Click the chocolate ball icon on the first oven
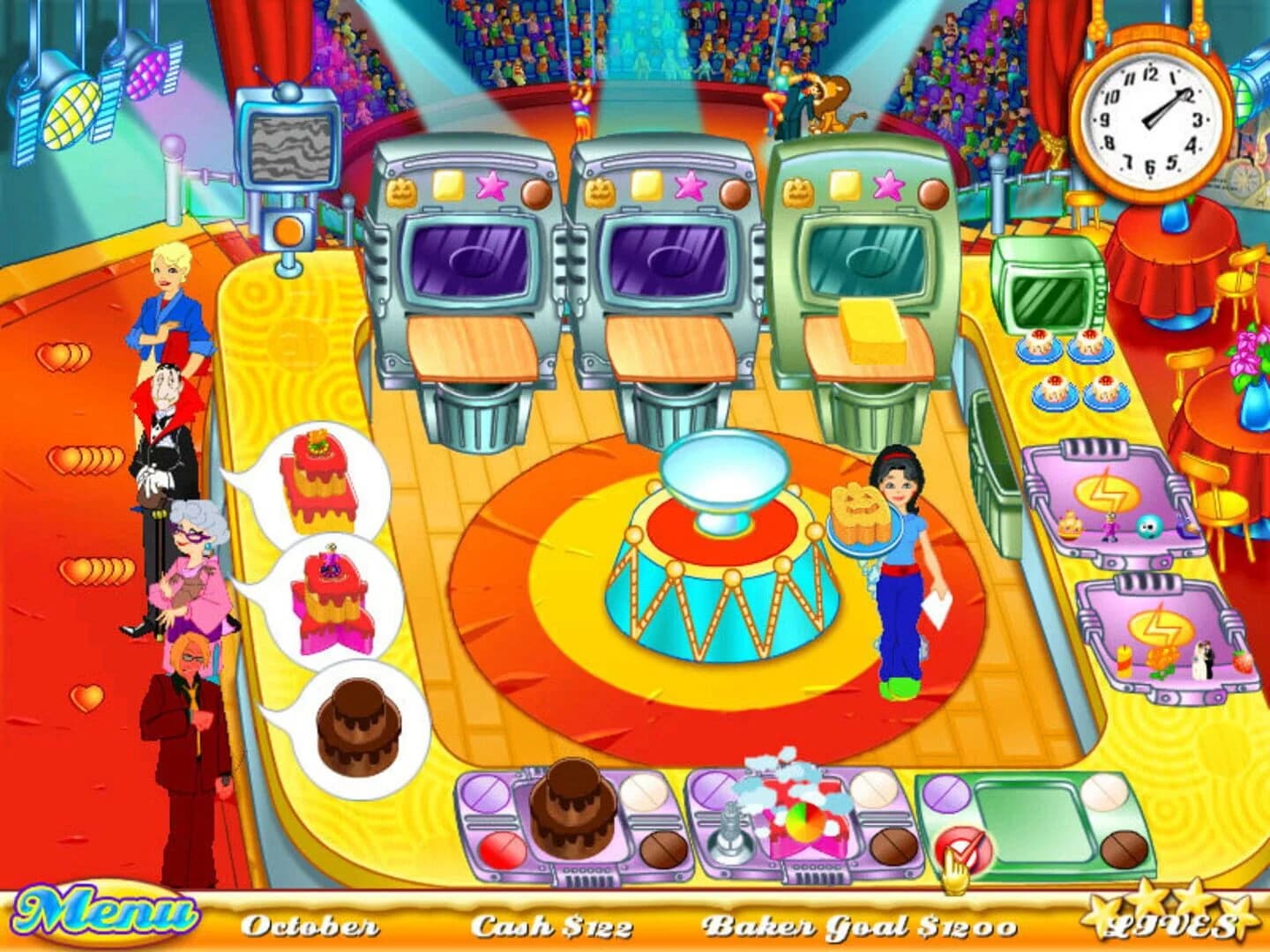 click(x=535, y=193)
